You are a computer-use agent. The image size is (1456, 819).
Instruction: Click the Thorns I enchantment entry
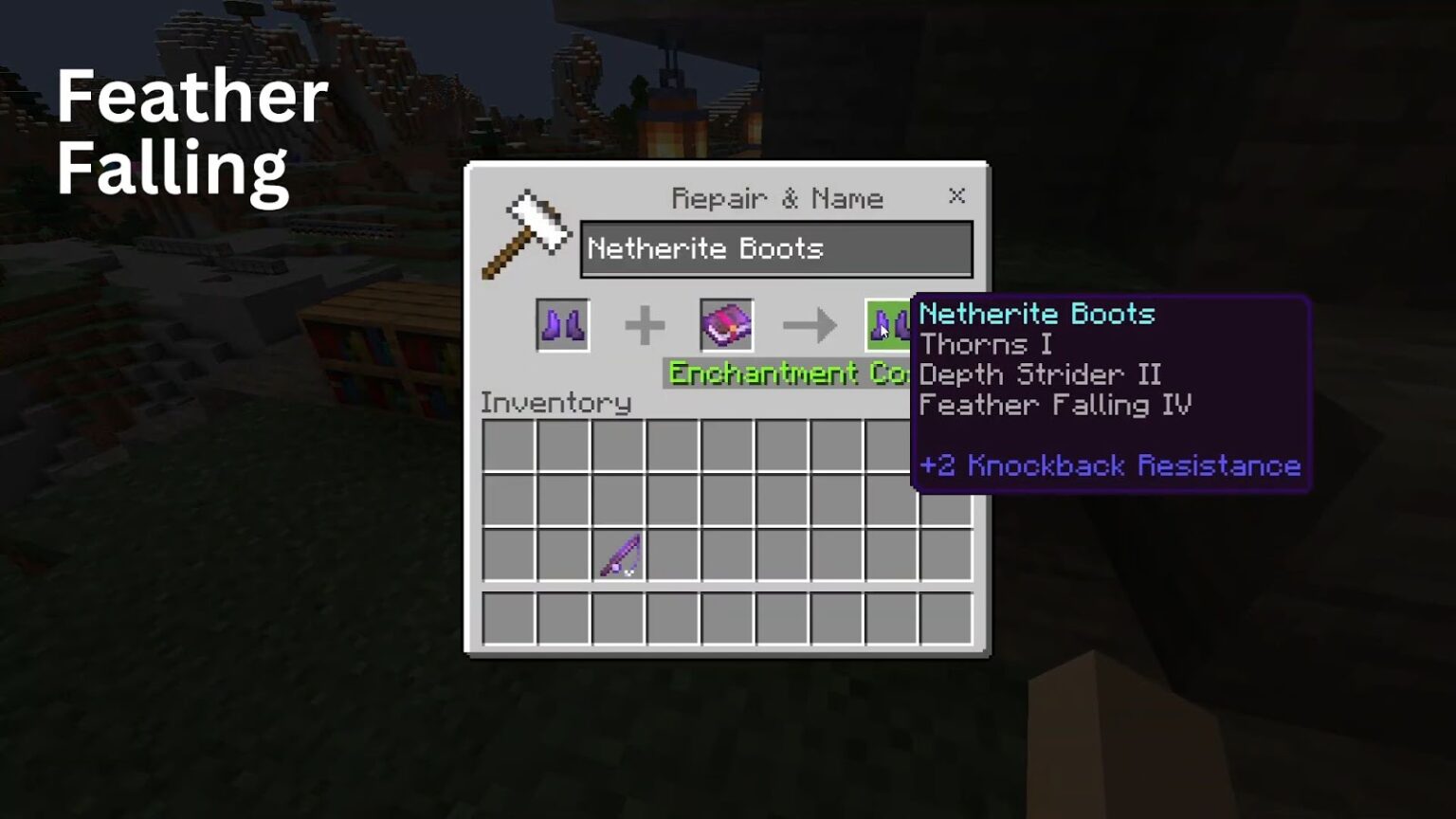click(x=987, y=344)
